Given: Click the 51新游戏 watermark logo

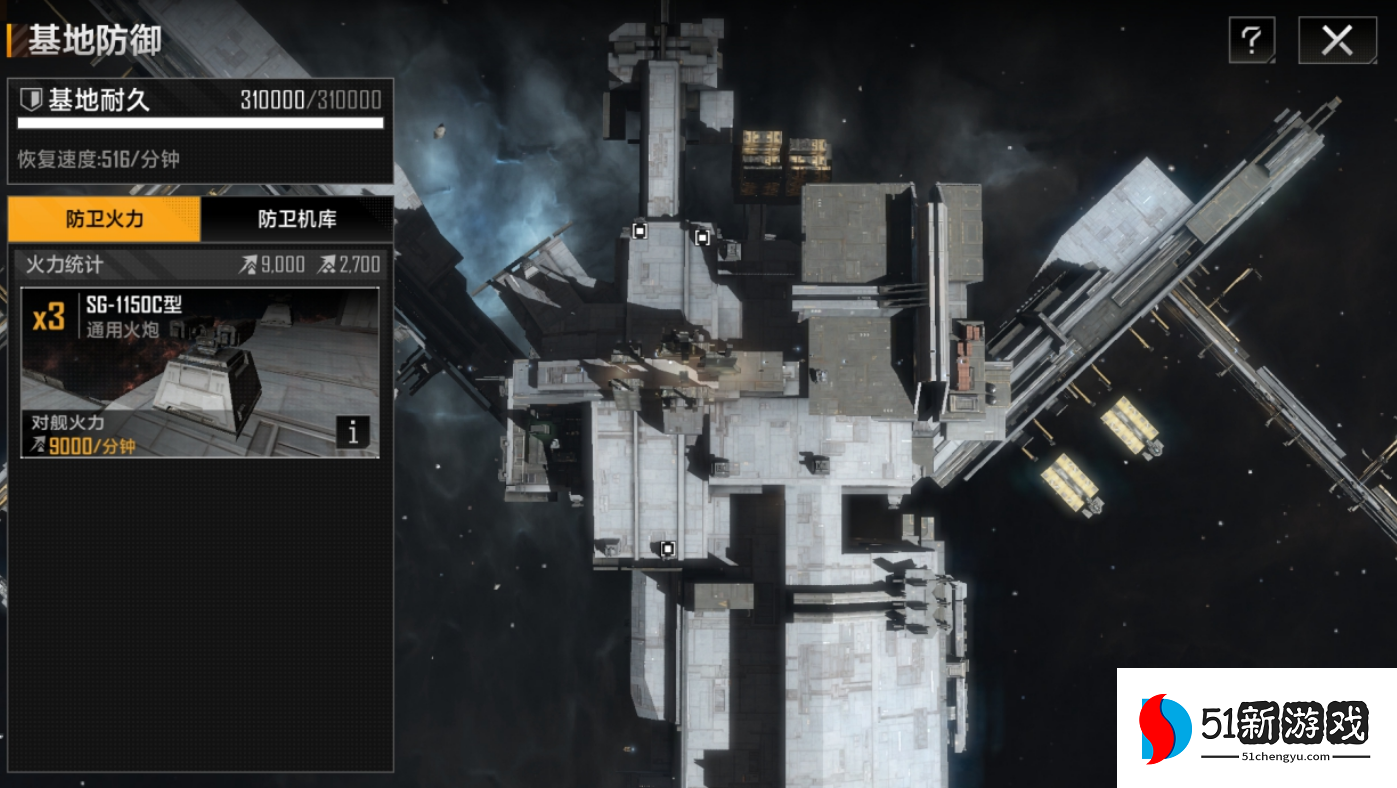Looking at the screenshot, I should point(1256,727).
